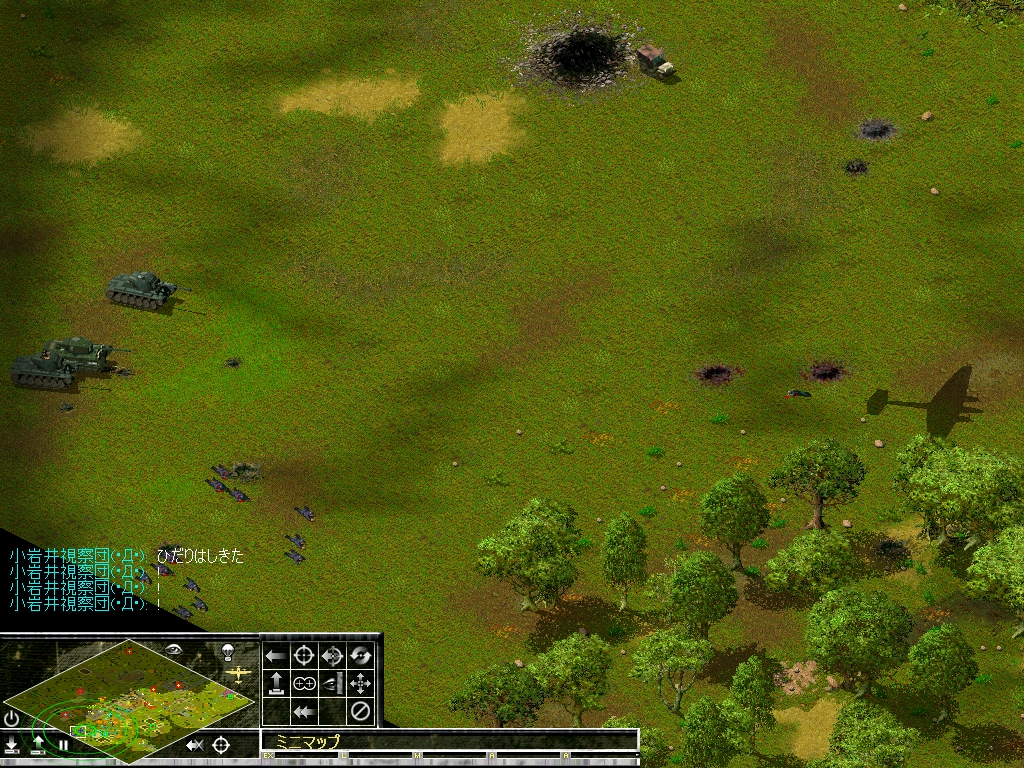Select the single left arrow command
The image size is (1024, 768).
[276, 656]
